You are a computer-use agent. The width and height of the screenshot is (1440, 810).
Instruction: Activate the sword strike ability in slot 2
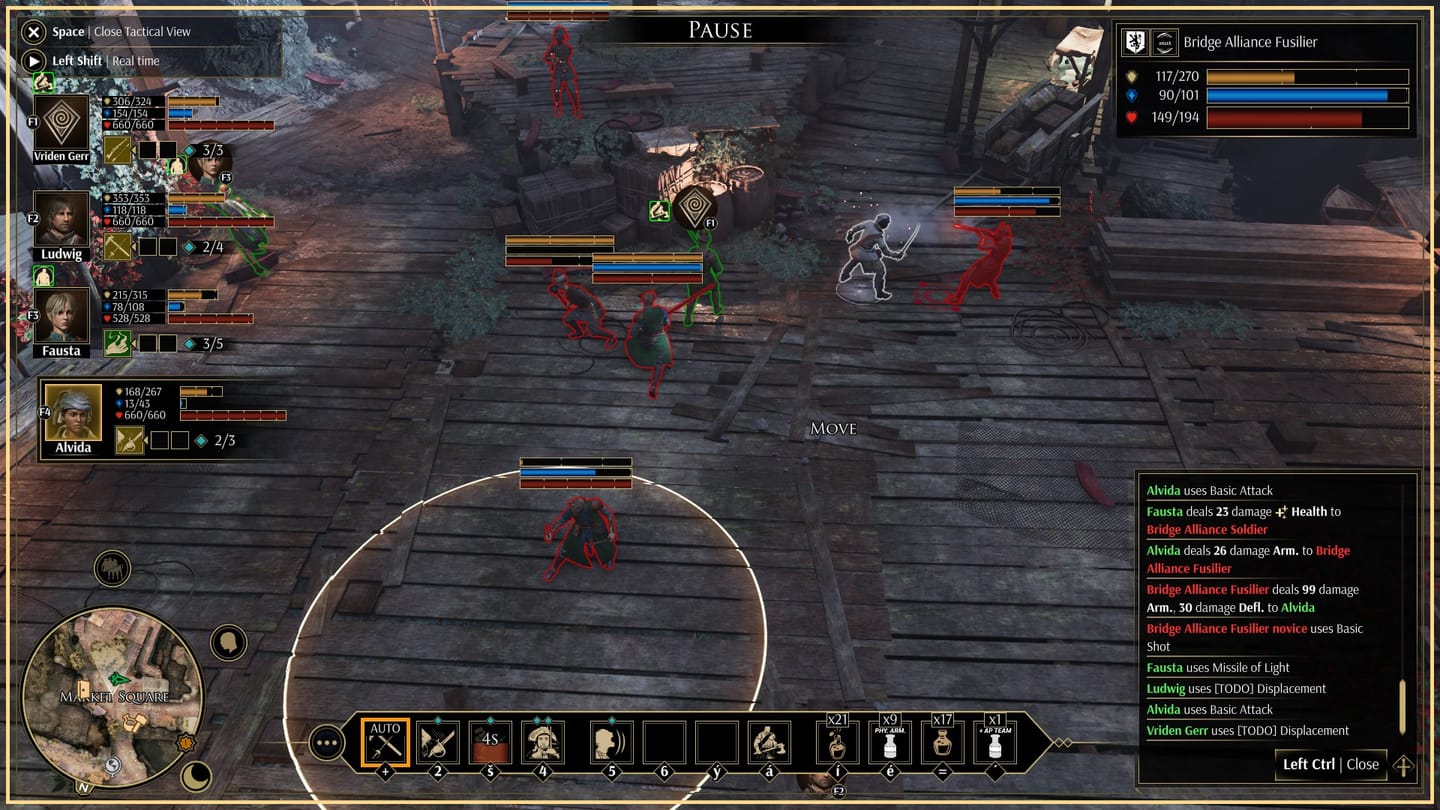[x=438, y=743]
